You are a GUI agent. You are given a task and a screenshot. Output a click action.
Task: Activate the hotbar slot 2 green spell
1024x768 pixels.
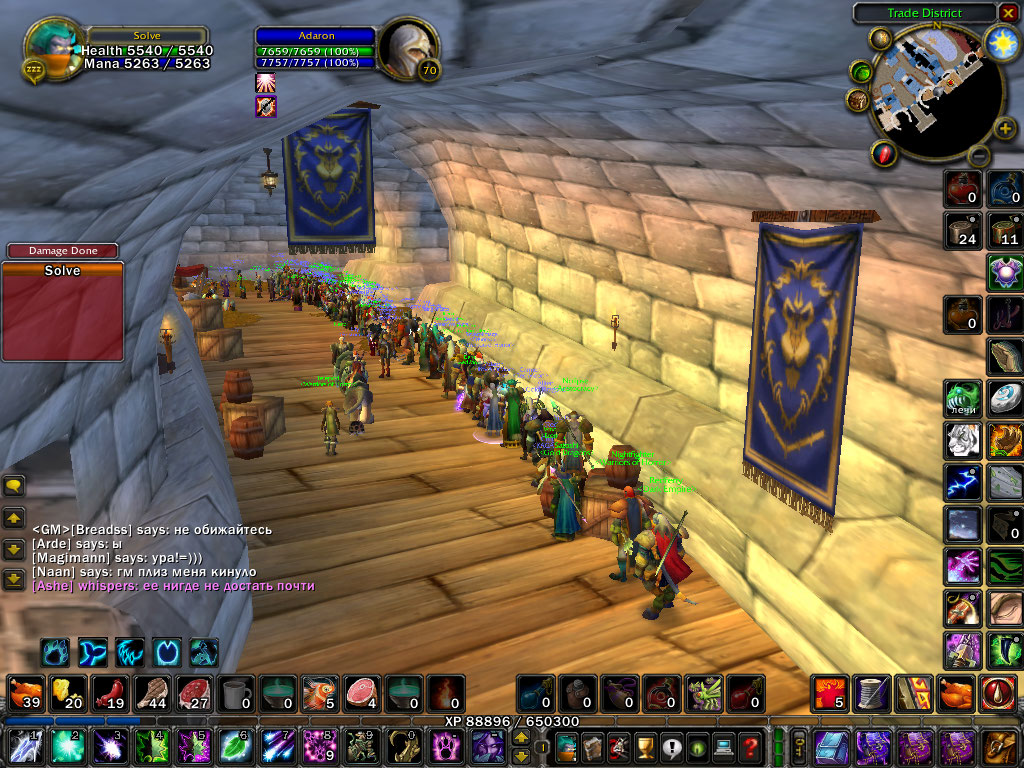pyautogui.click(x=65, y=746)
